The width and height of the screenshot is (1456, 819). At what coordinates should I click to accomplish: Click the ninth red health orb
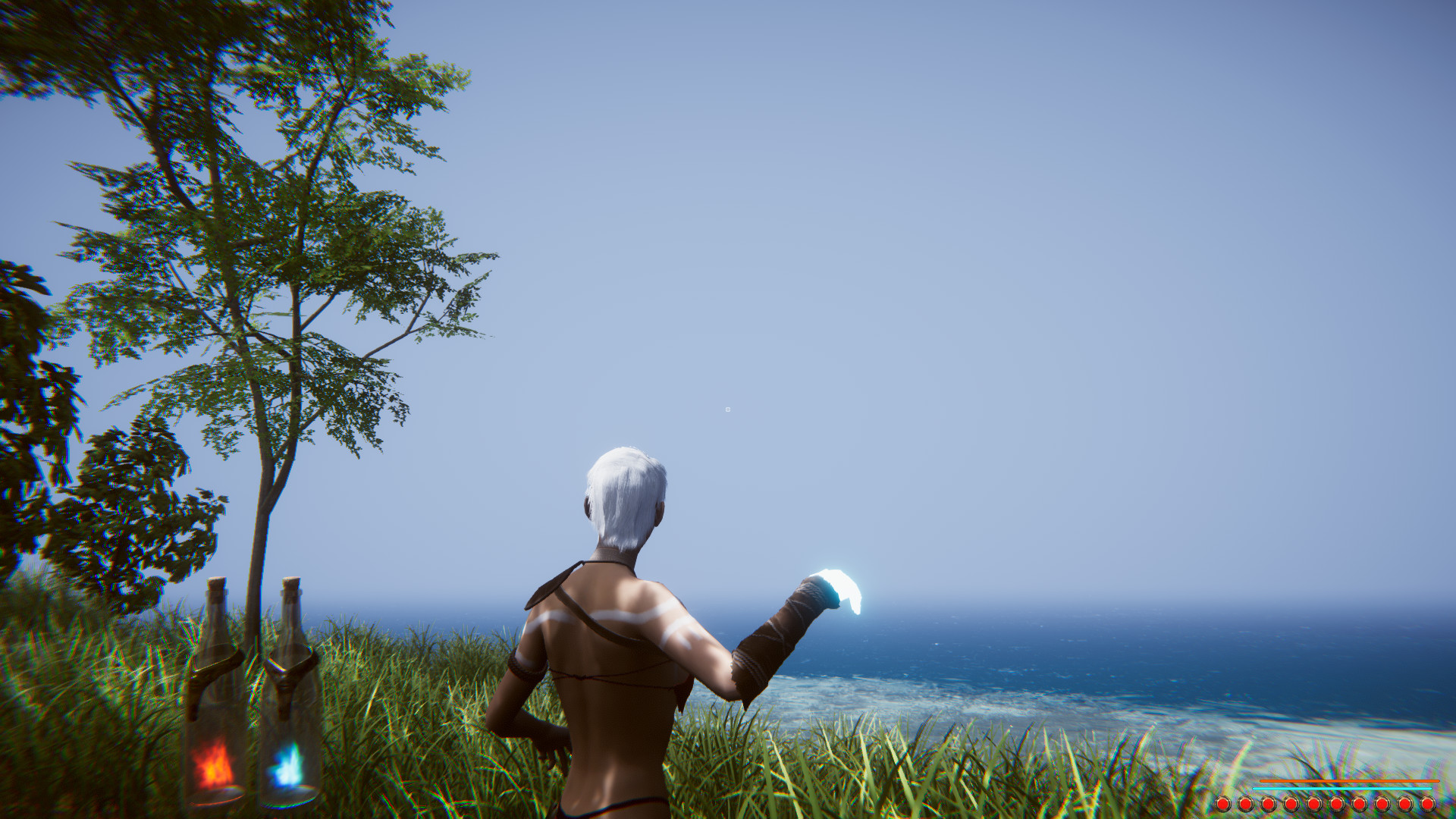point(1404,803)
